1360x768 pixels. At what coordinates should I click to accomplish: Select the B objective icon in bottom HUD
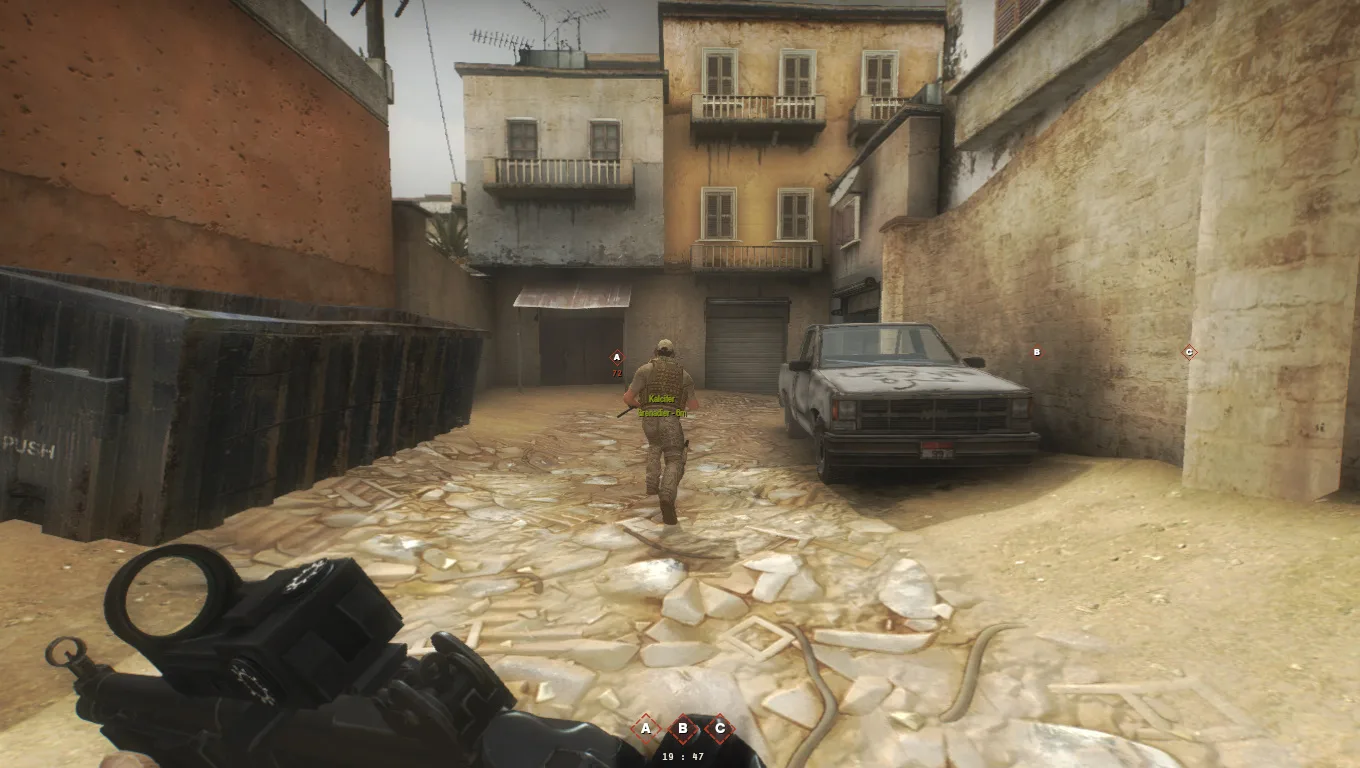pyautogui.click(x=682, y=728)
